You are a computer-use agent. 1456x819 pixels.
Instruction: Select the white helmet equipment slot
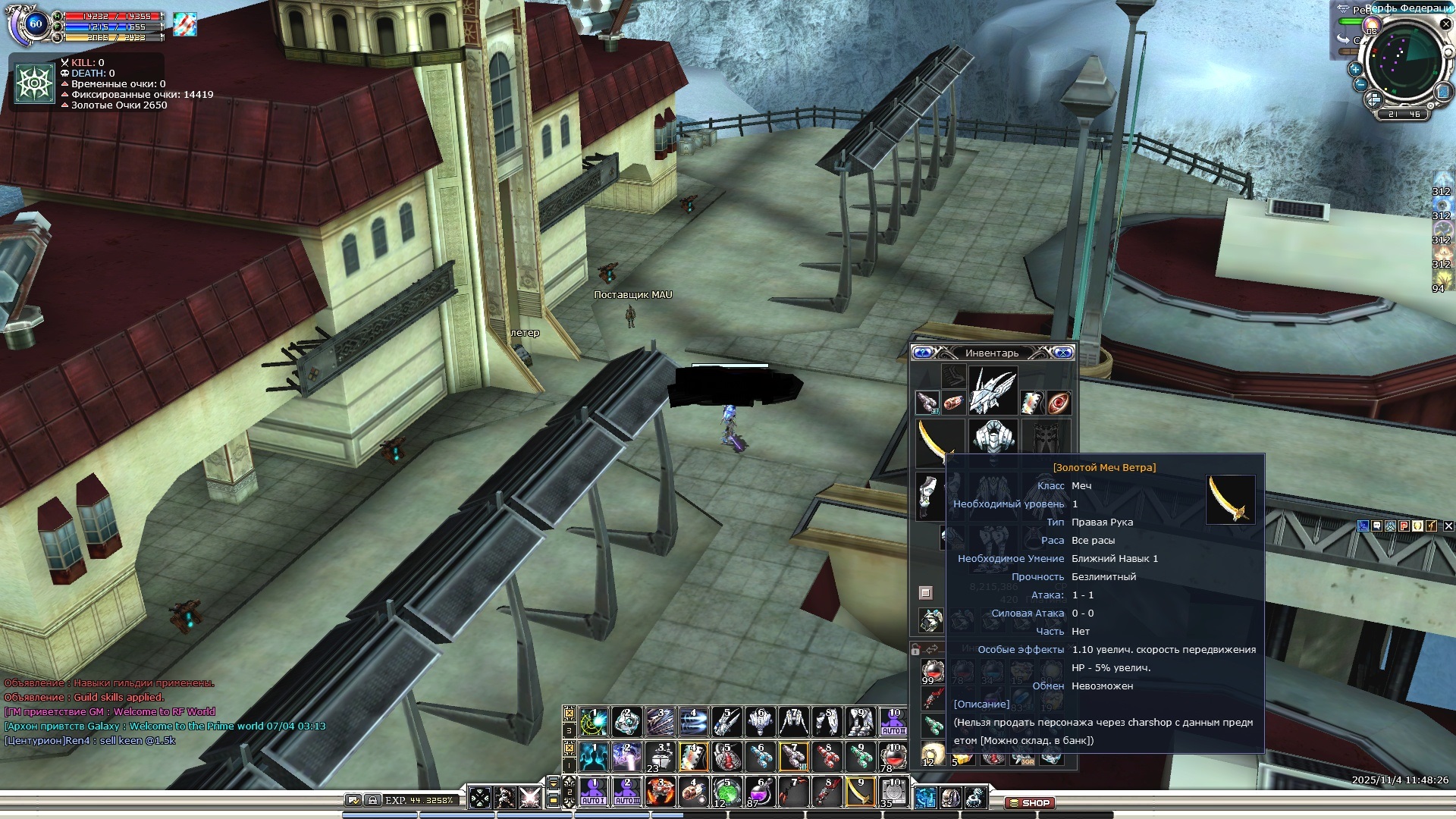click(993, 391)
